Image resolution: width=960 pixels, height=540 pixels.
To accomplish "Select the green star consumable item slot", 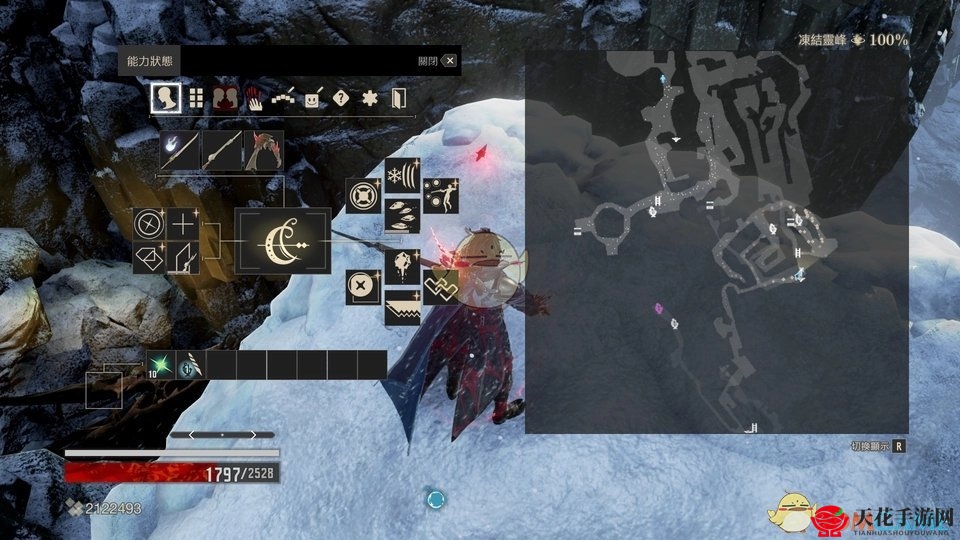I will (x=159, y=365).
